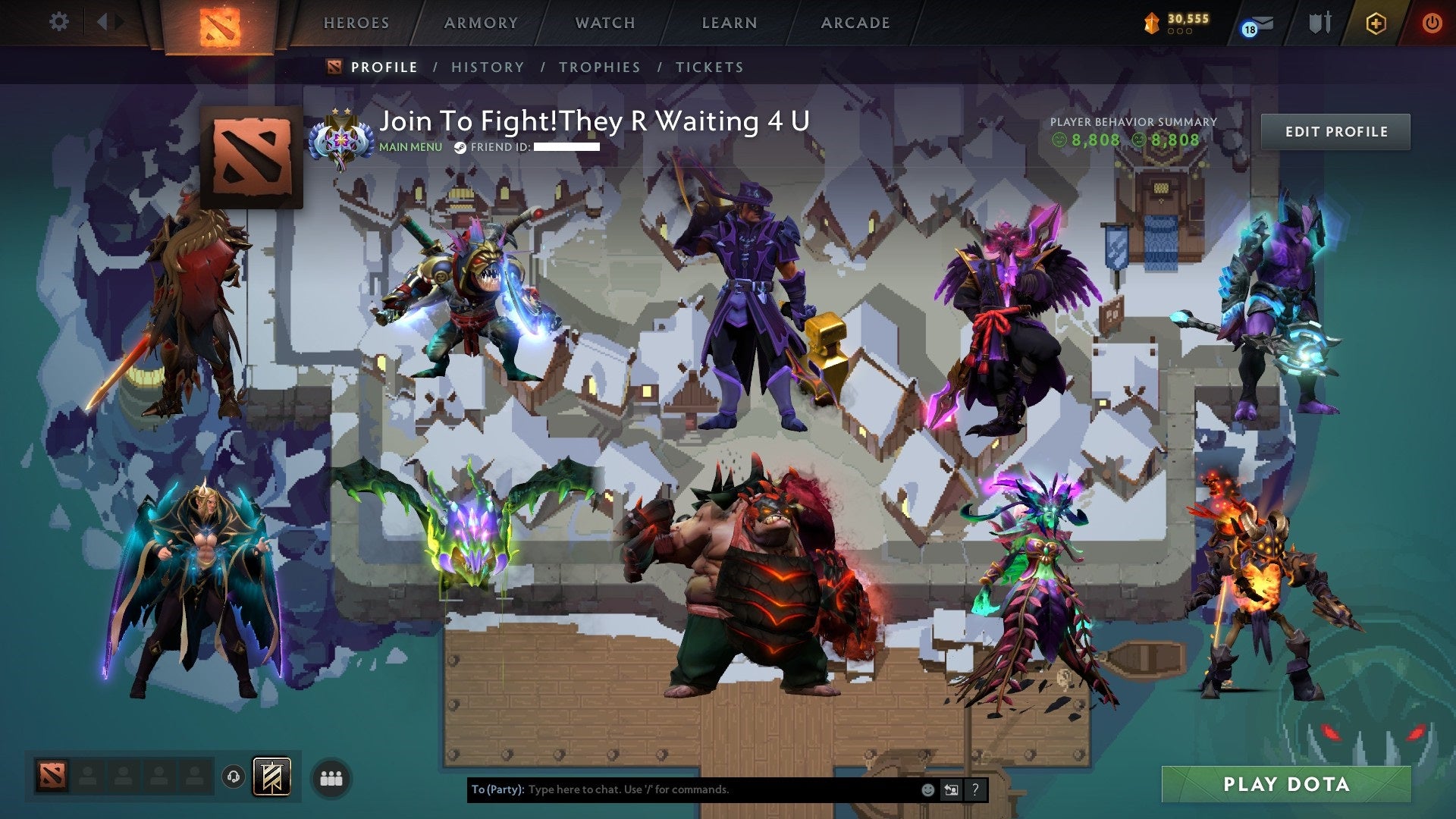
Task: Click the EDIT PROFILE button
Action: click(x=1336, y=130)
